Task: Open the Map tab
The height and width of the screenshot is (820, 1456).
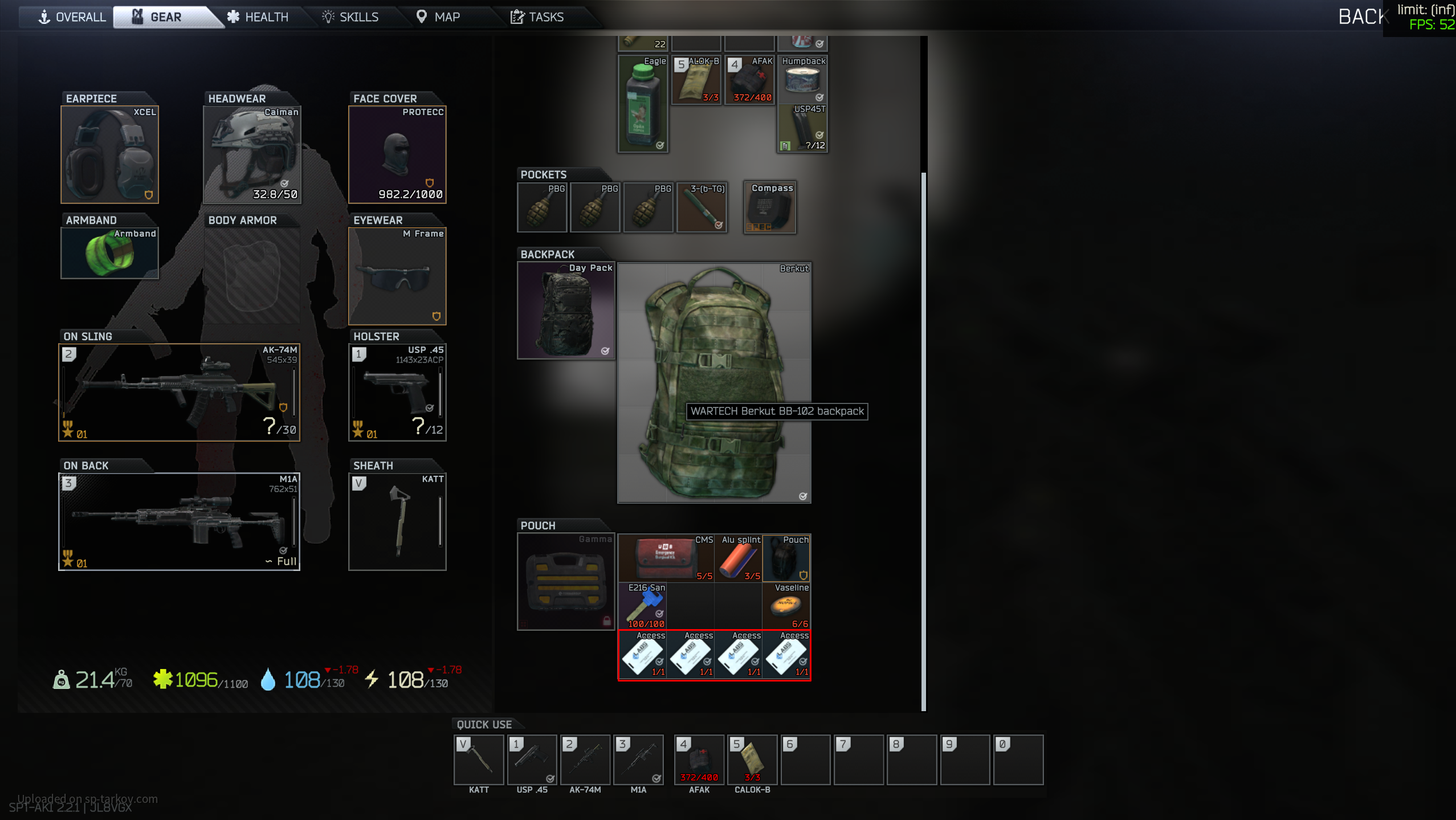Action: [438, 17]
